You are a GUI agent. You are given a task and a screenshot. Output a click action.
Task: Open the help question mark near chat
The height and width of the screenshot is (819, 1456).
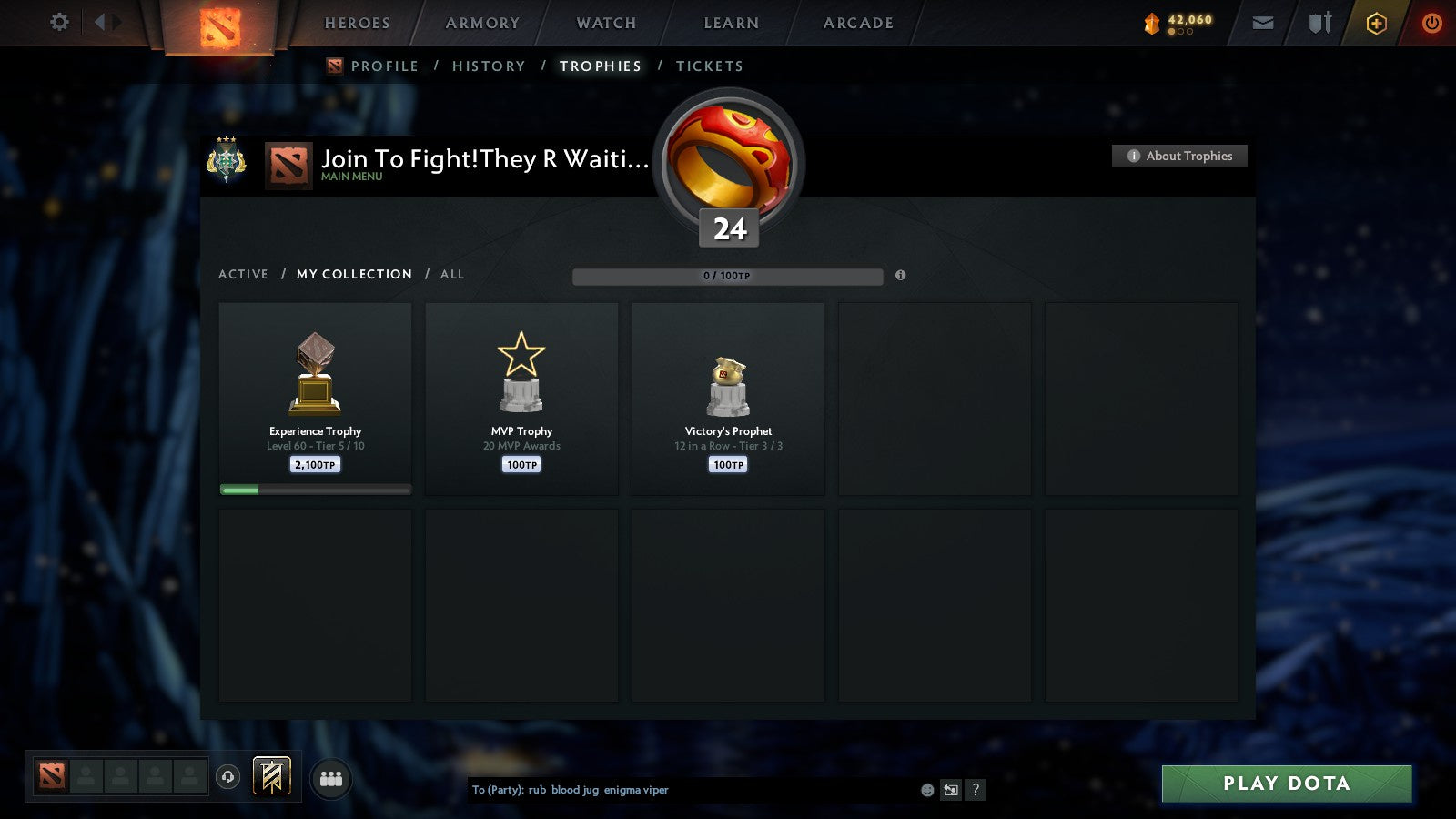click(x=976, y=790)
